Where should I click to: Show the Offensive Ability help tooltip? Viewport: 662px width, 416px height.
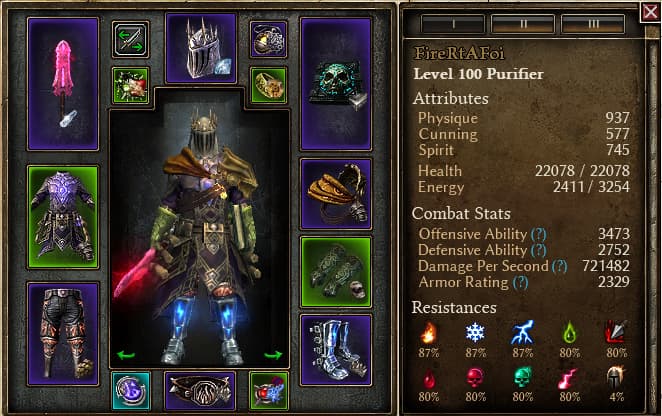coord(539,233)
